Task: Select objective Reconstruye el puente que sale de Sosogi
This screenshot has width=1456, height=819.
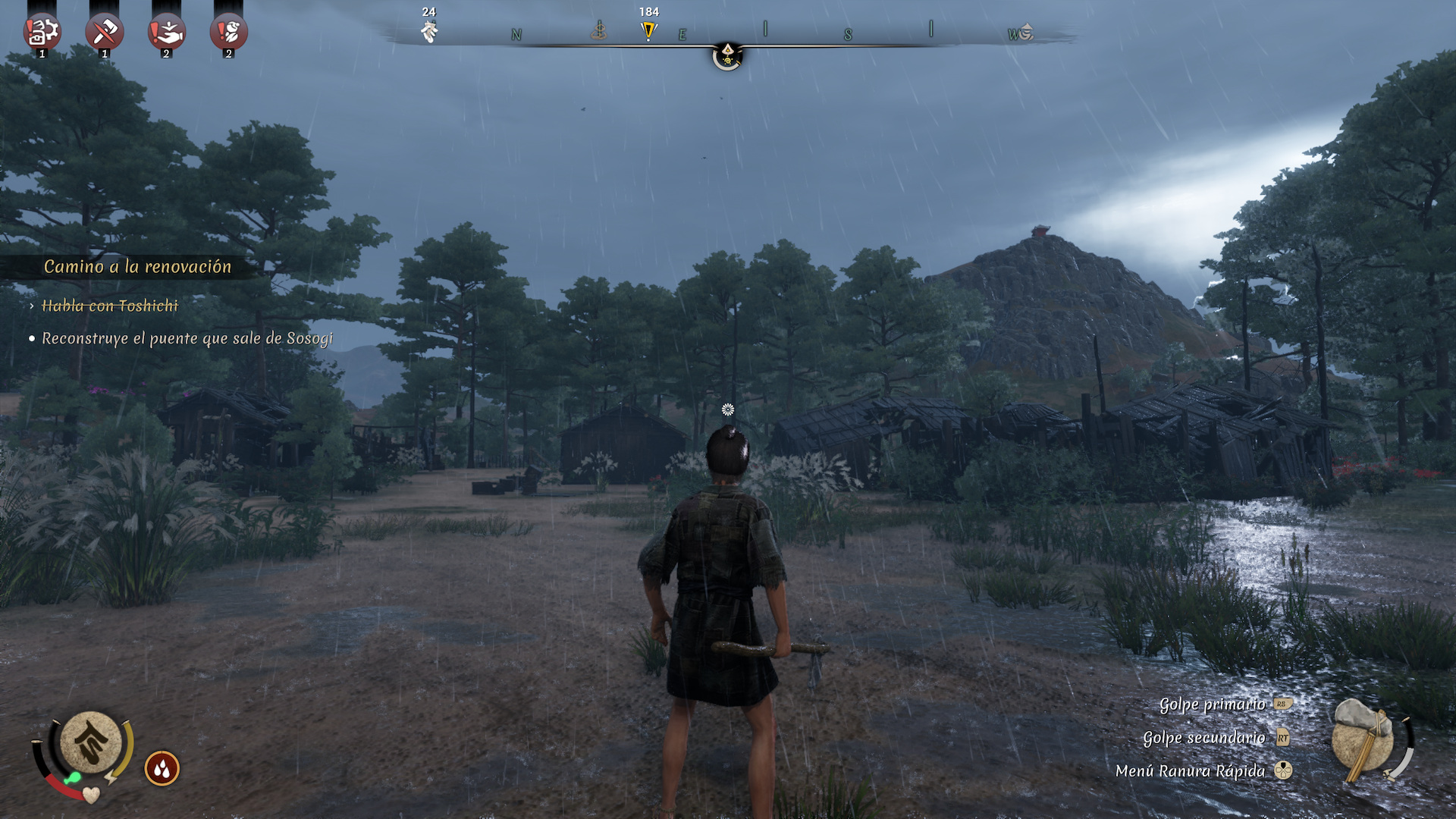Action: 187,339
